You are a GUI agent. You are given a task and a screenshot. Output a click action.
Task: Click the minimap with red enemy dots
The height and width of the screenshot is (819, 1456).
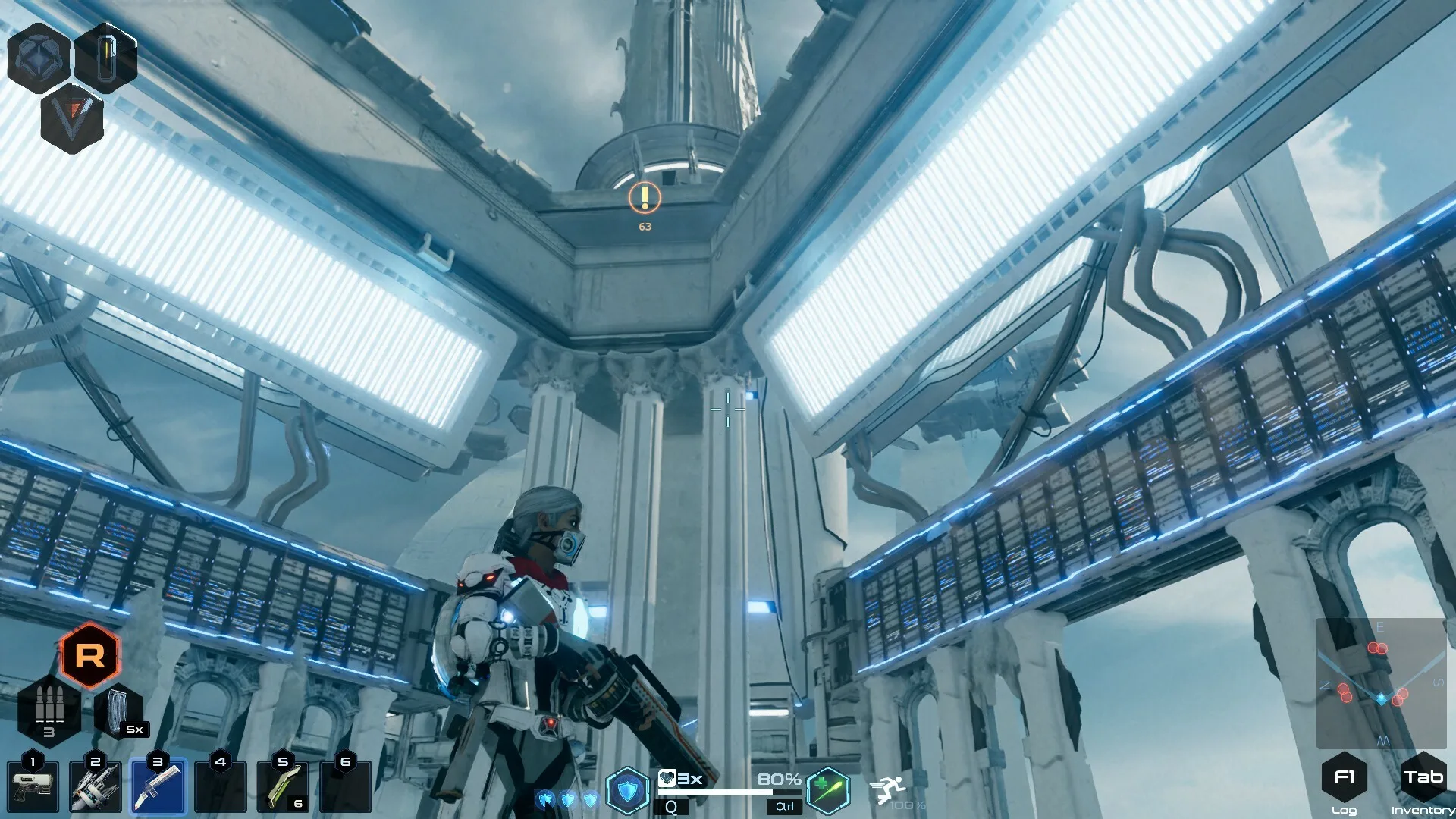tap(1381, 684)
